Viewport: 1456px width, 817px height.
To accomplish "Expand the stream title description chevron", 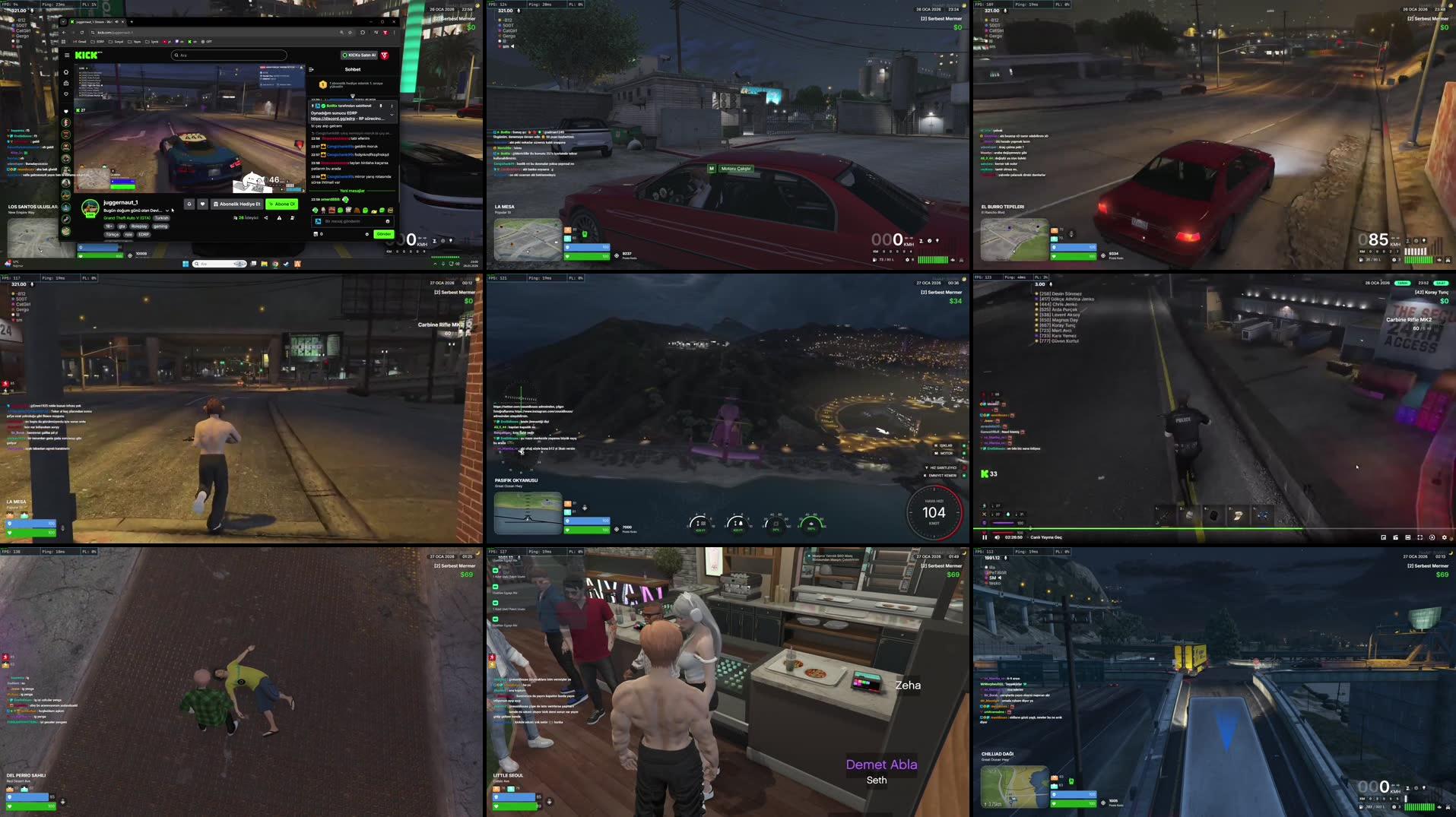I will click(167, 211).
